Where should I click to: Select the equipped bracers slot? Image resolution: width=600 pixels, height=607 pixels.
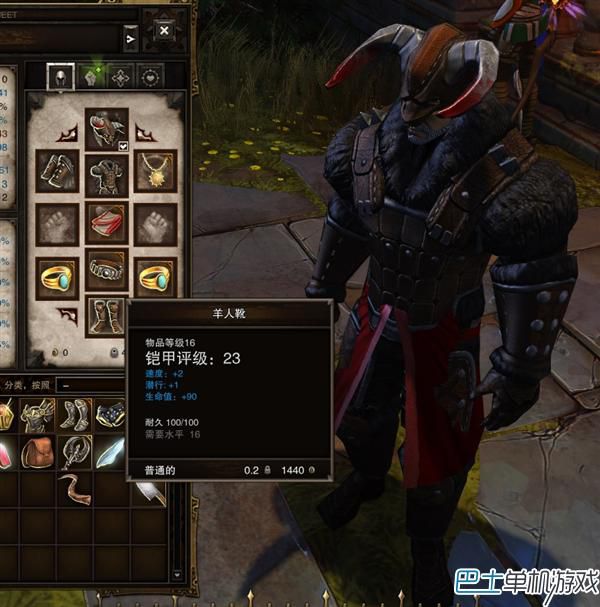56,171
